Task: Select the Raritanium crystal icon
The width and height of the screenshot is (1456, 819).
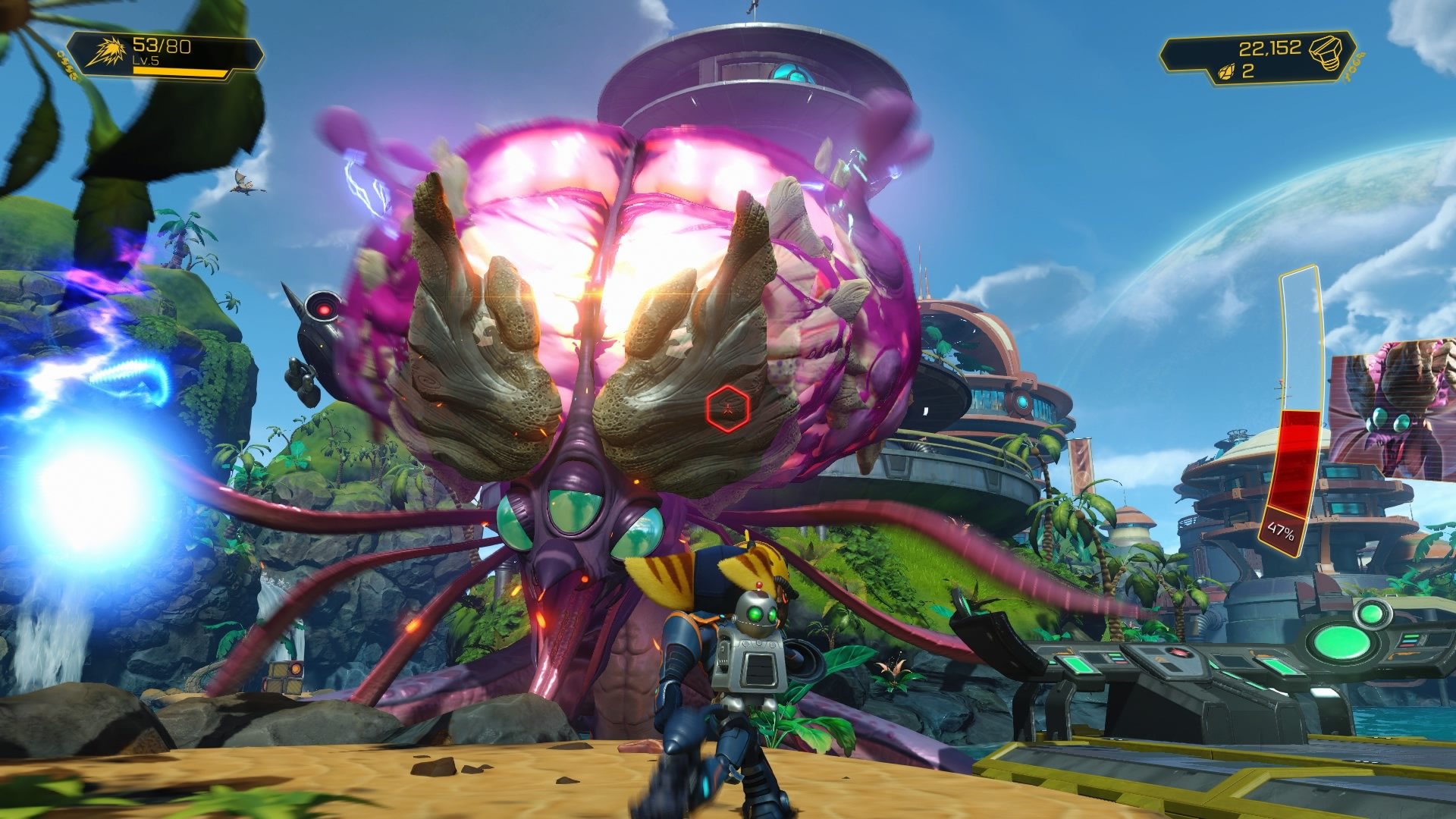Action: [1227, 73]
